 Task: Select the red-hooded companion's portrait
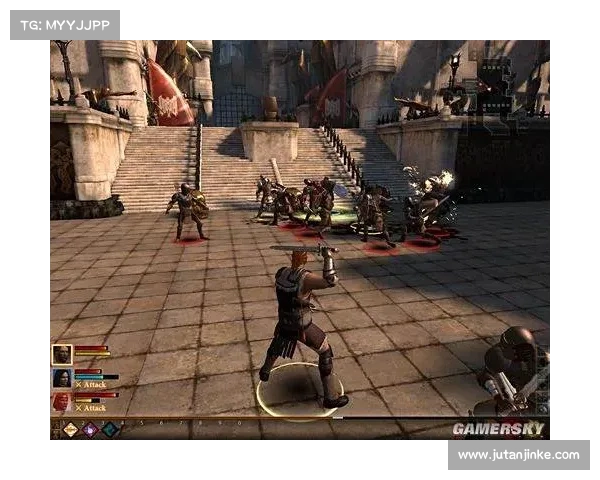62,402
